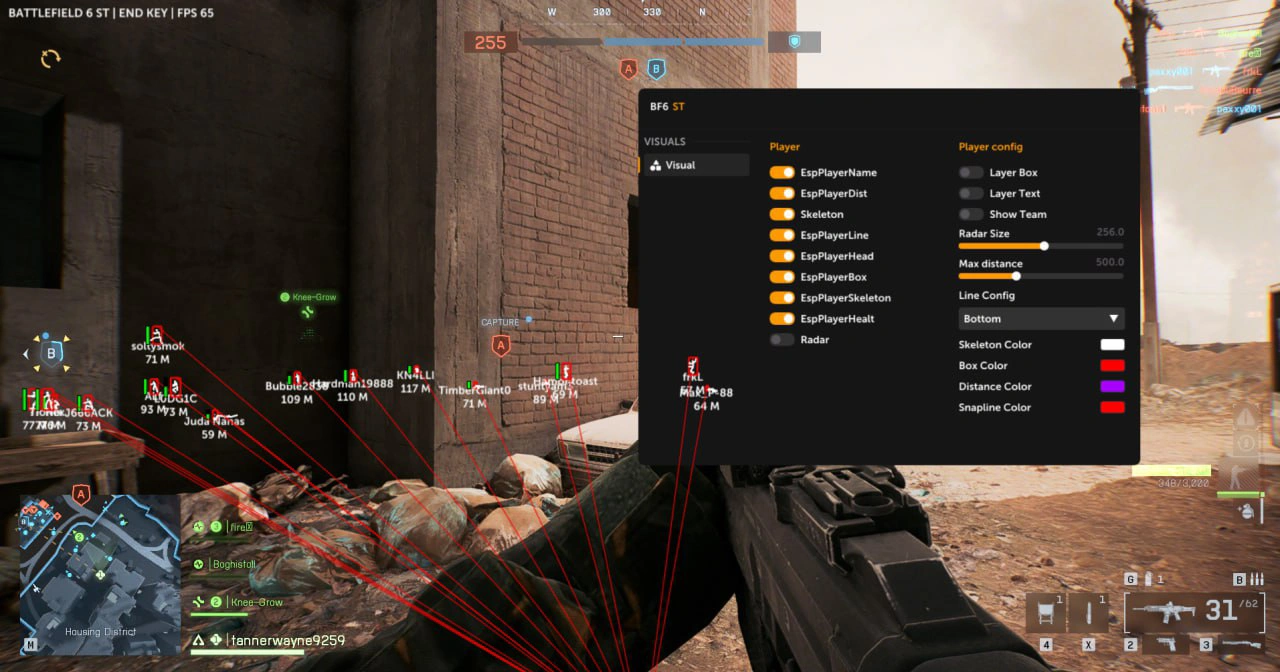The width and height of the screenshot is (1280, 672).
Task: Toggle the EspPlayerHead switch
Action: tap(782, 257)
